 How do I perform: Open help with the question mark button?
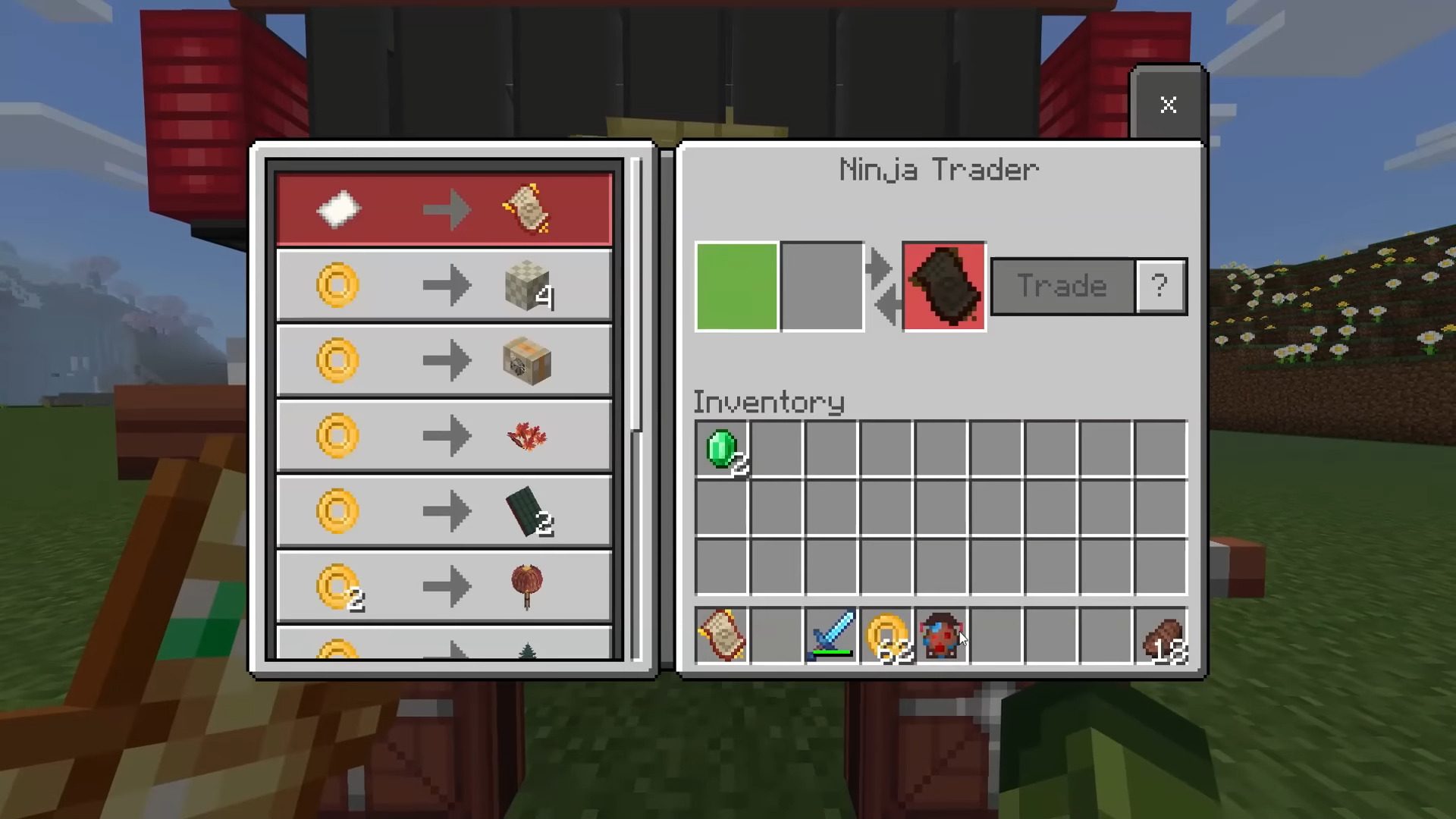(x=1159, y=286)
